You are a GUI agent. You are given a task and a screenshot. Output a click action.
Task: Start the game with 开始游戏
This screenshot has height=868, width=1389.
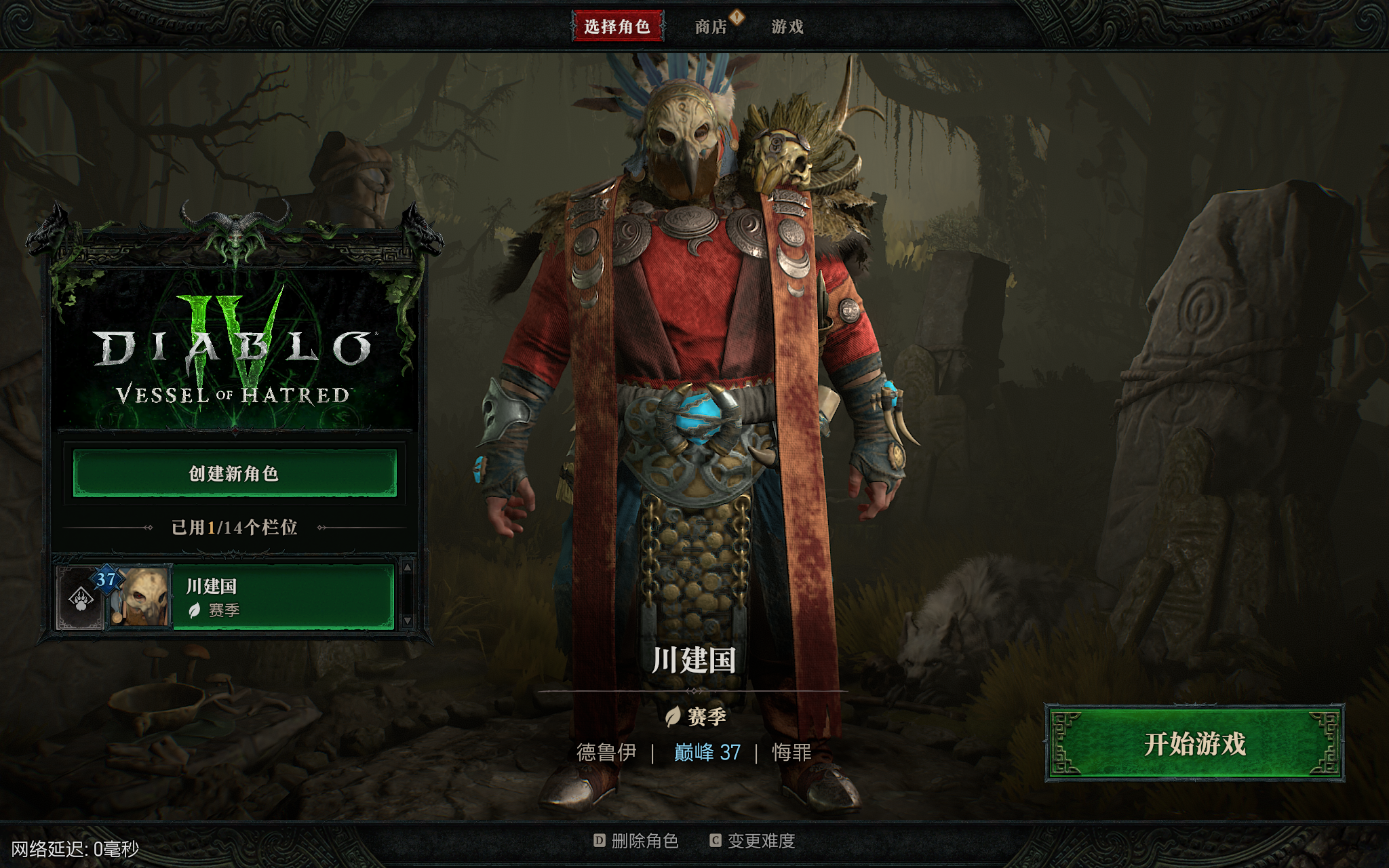coord(1194,743)
